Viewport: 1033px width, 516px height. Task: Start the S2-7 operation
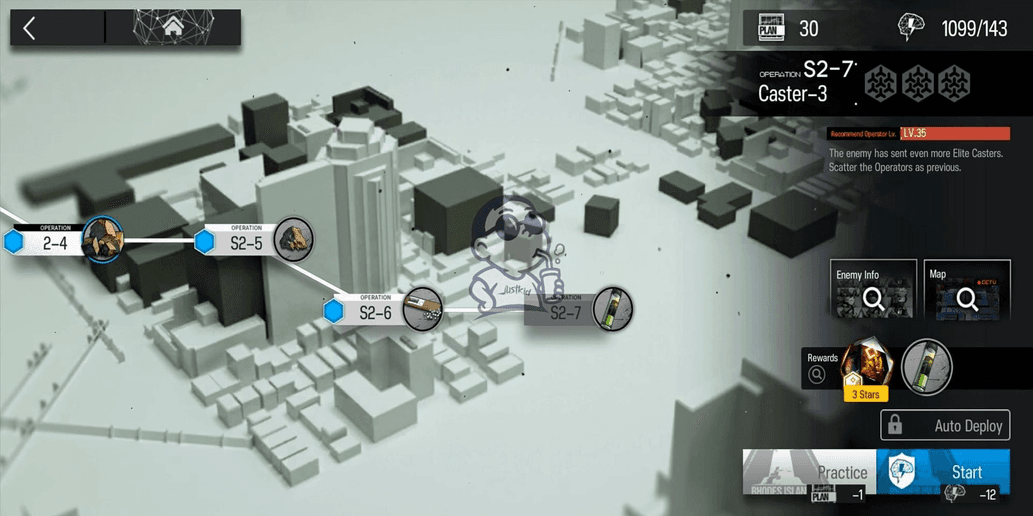(953, 472)
